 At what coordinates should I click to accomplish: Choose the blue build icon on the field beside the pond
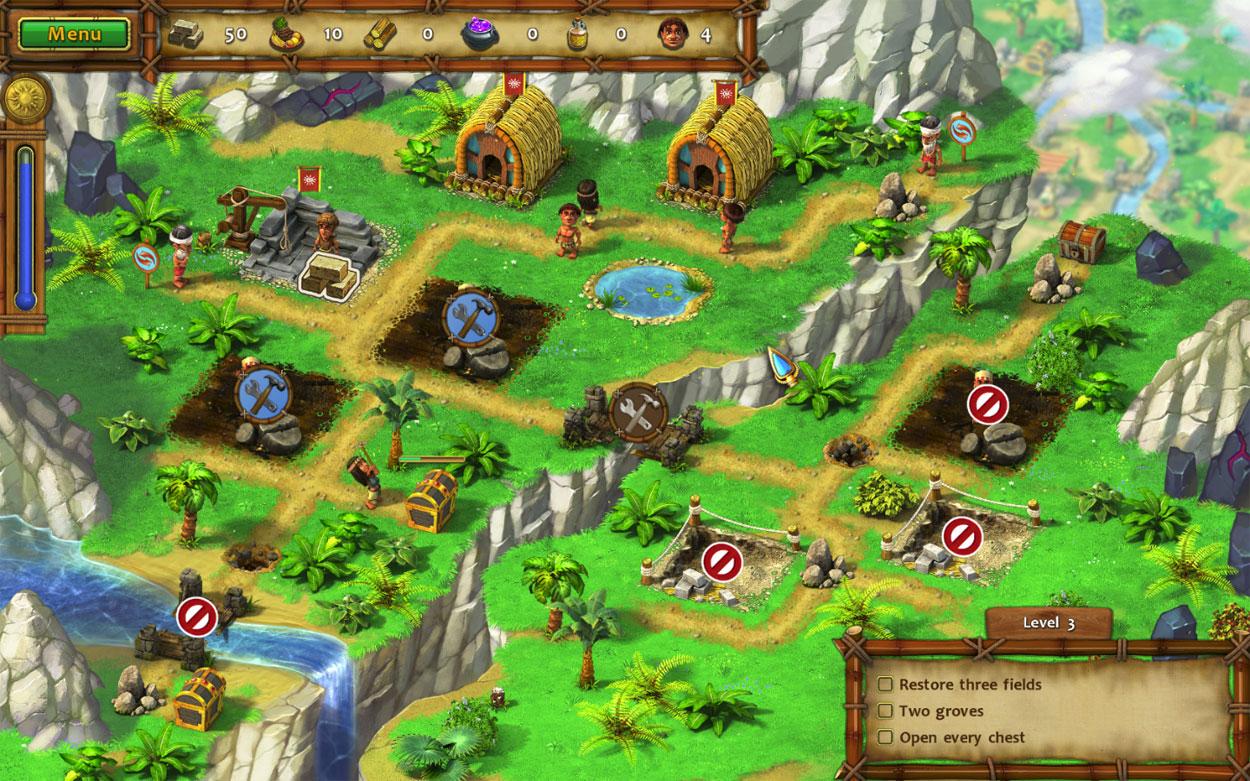point(468,316)
